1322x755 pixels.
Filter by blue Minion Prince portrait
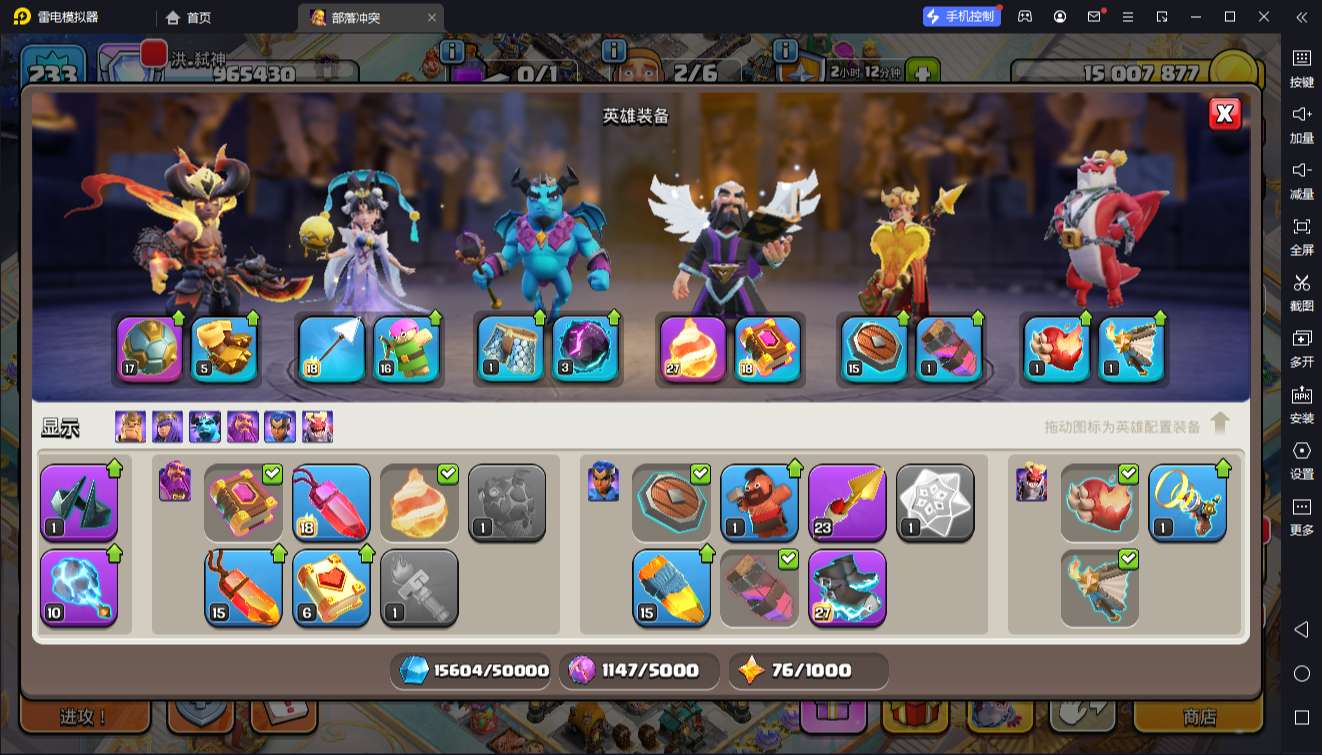(x=205, y=427)
